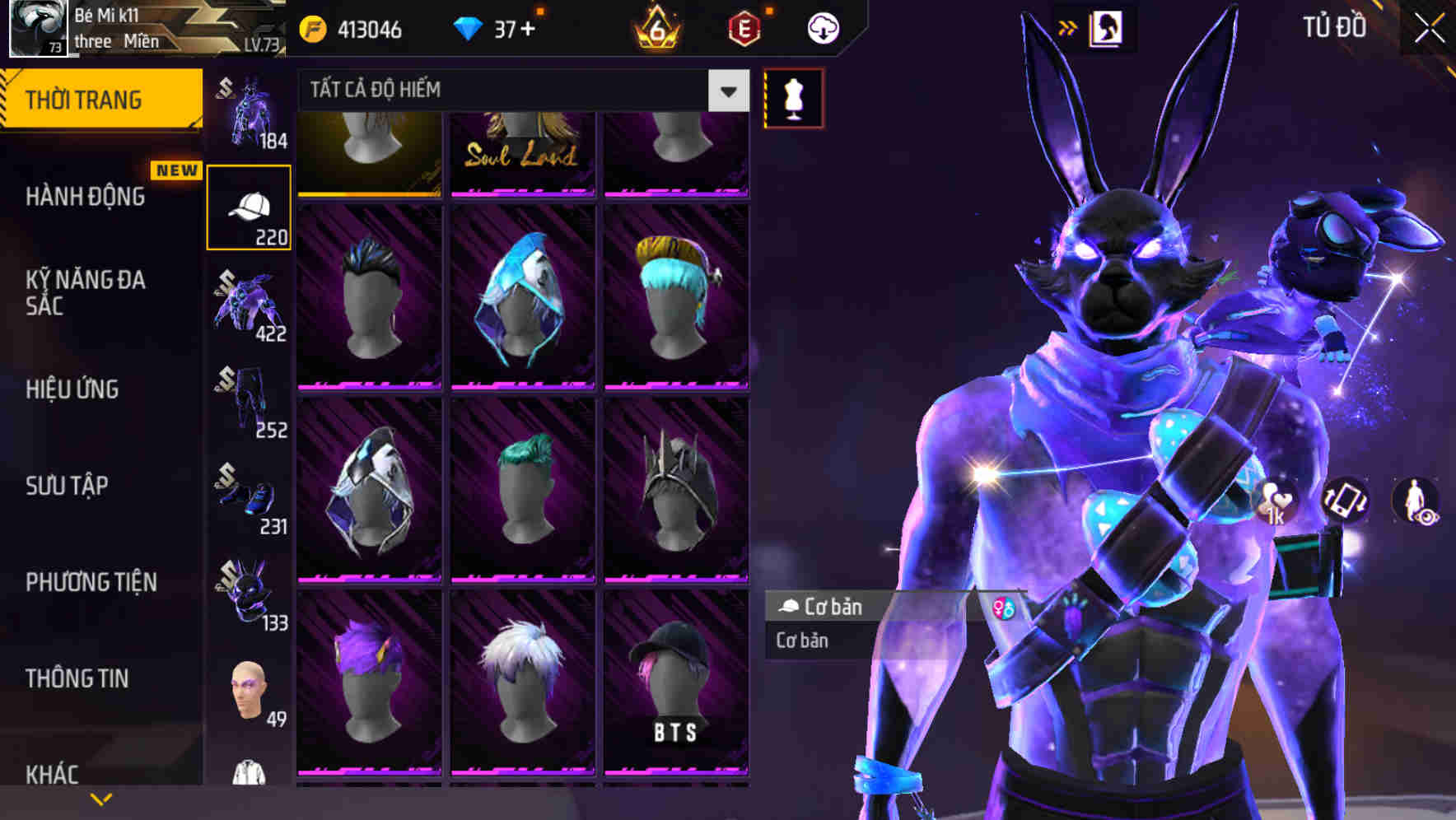
Task: Toggle the gender switch next to Cơ bản
Action: [x=1004, y=608]
